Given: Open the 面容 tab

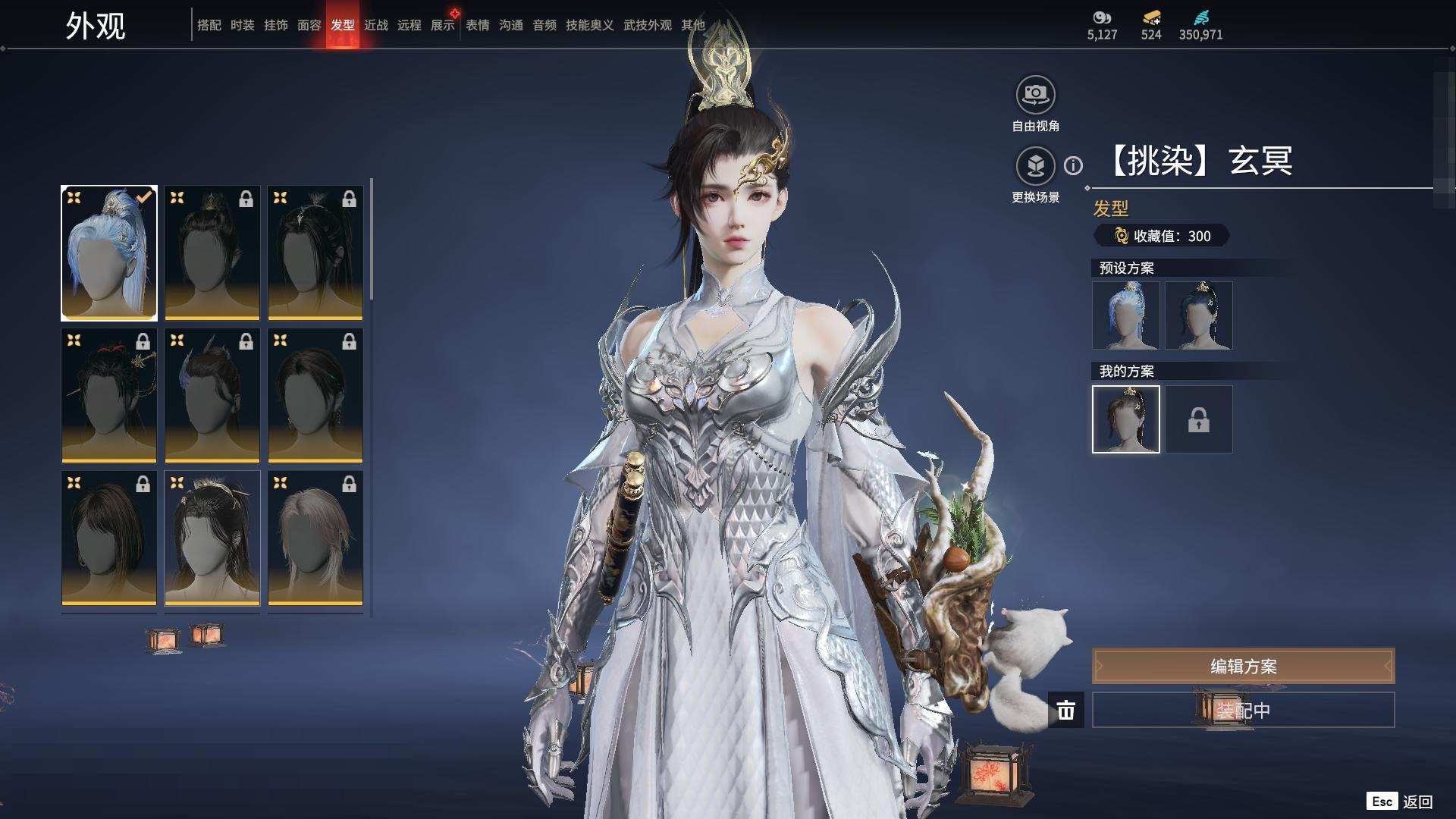Looking at the screenshot, I should [x=309, y=25].
